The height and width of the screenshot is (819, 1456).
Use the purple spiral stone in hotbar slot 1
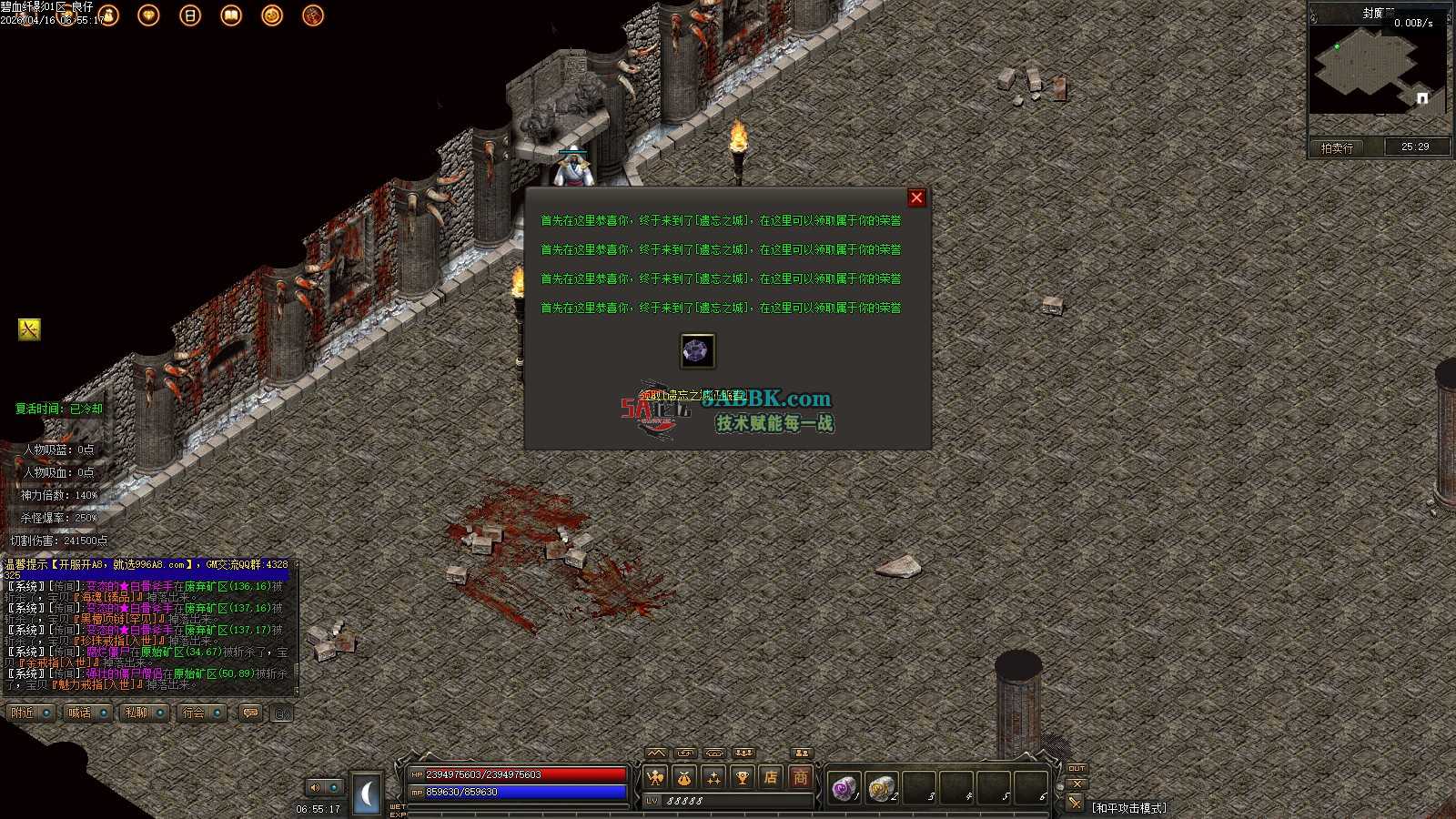click(844, 787)
